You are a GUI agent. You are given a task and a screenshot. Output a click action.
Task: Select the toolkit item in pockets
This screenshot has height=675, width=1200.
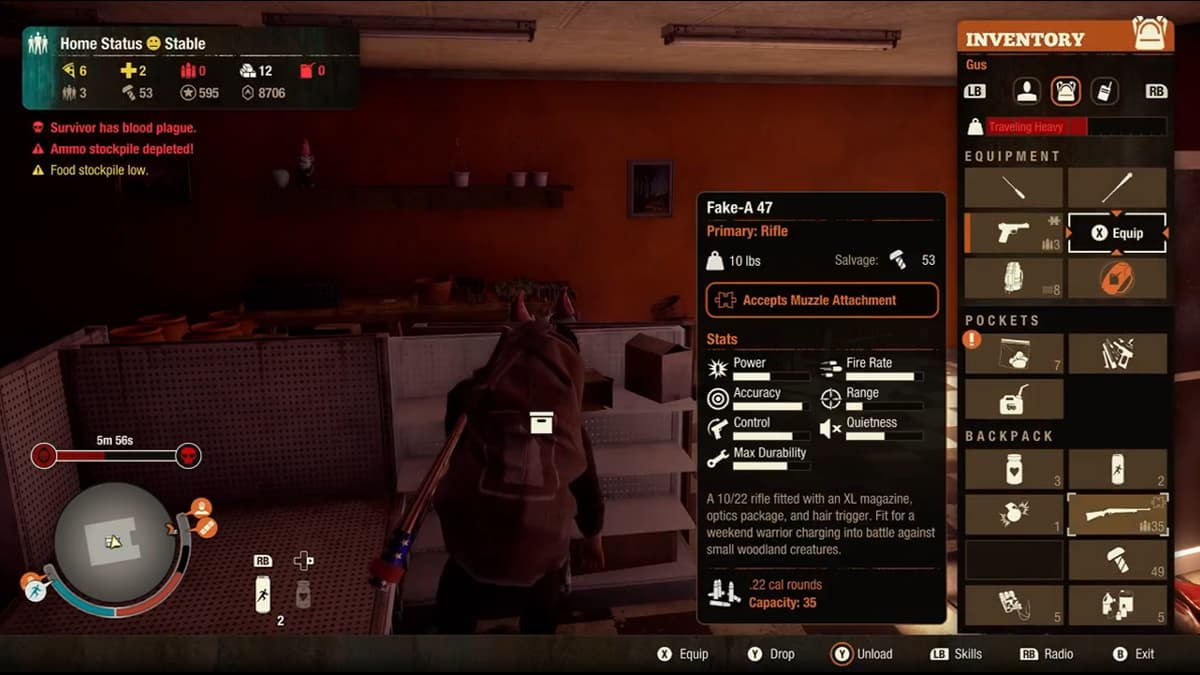[x=1117, y=354]
